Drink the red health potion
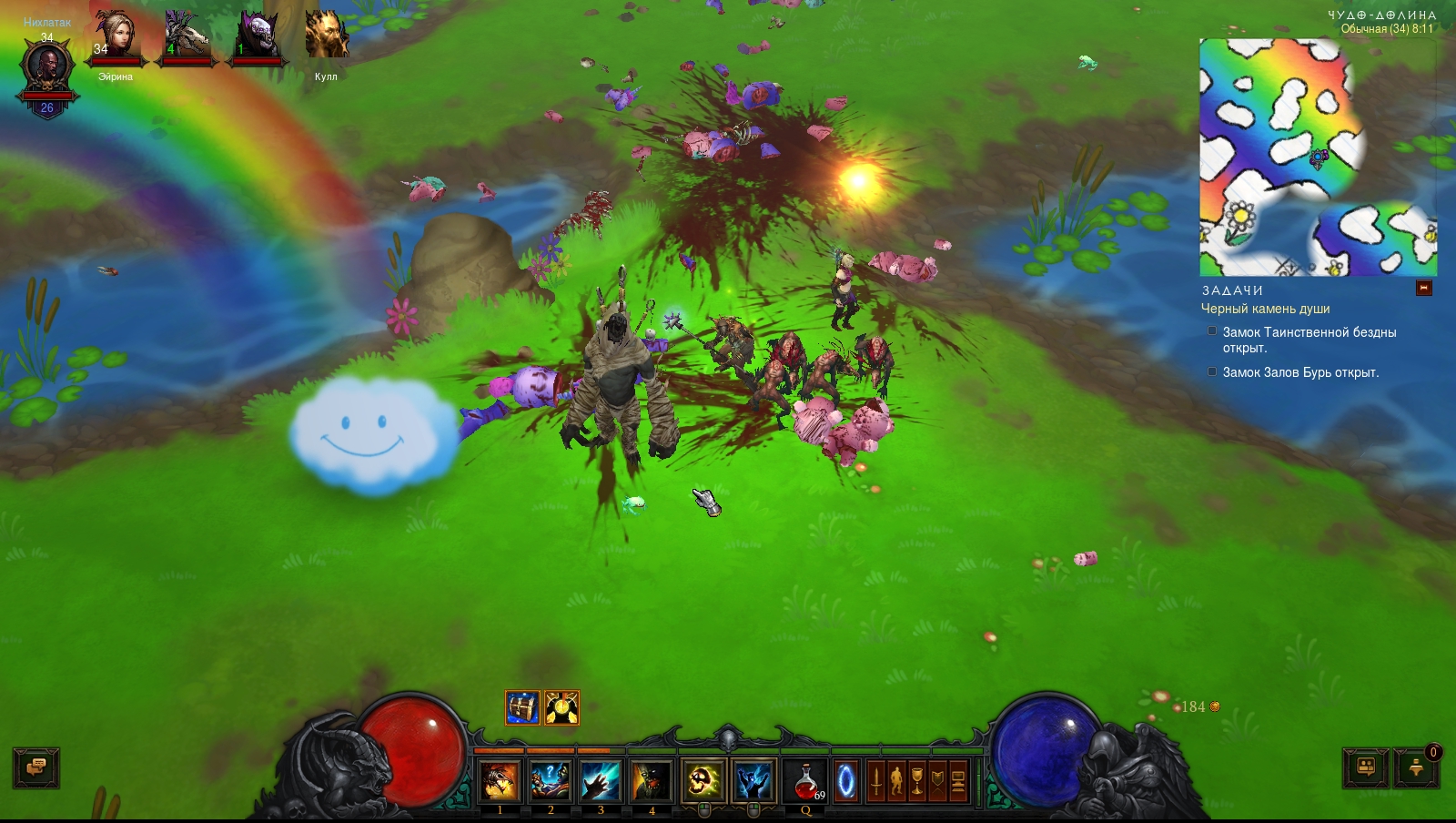Viewport: 1456px width, 823px height. pos(805,781)
